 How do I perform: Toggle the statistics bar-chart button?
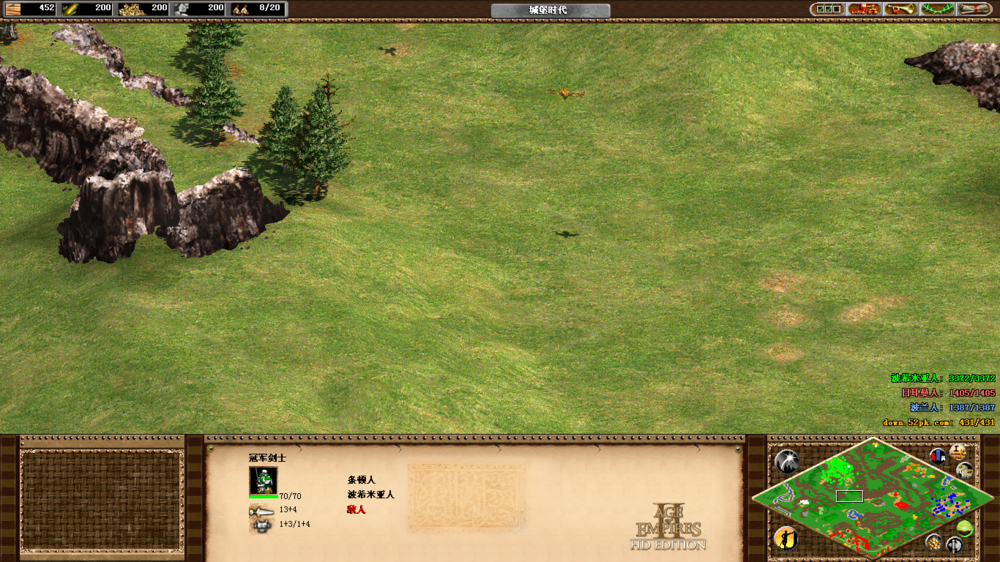pyautogui.click(x=938, y=457)
